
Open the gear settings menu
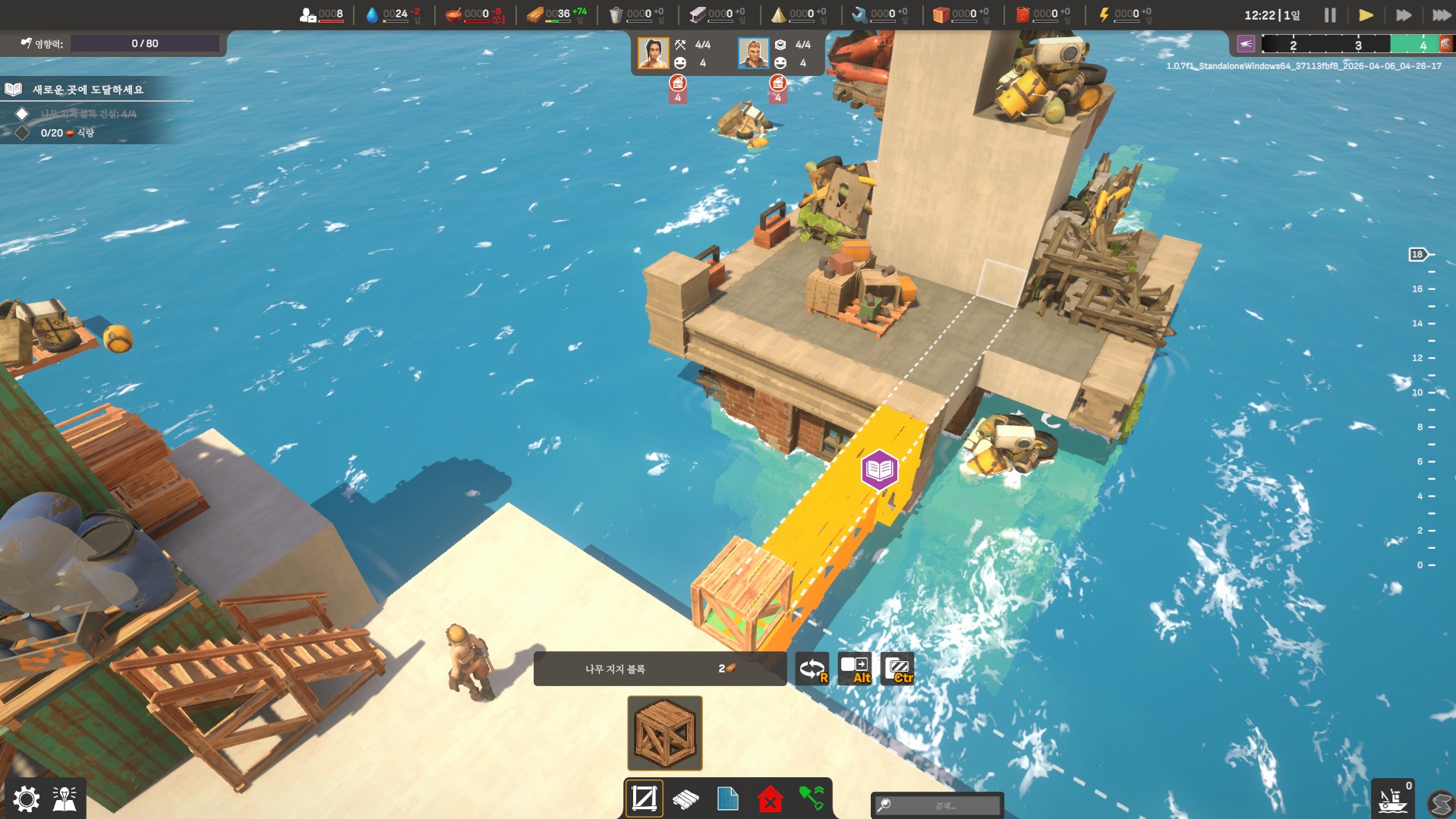point(26,799)
